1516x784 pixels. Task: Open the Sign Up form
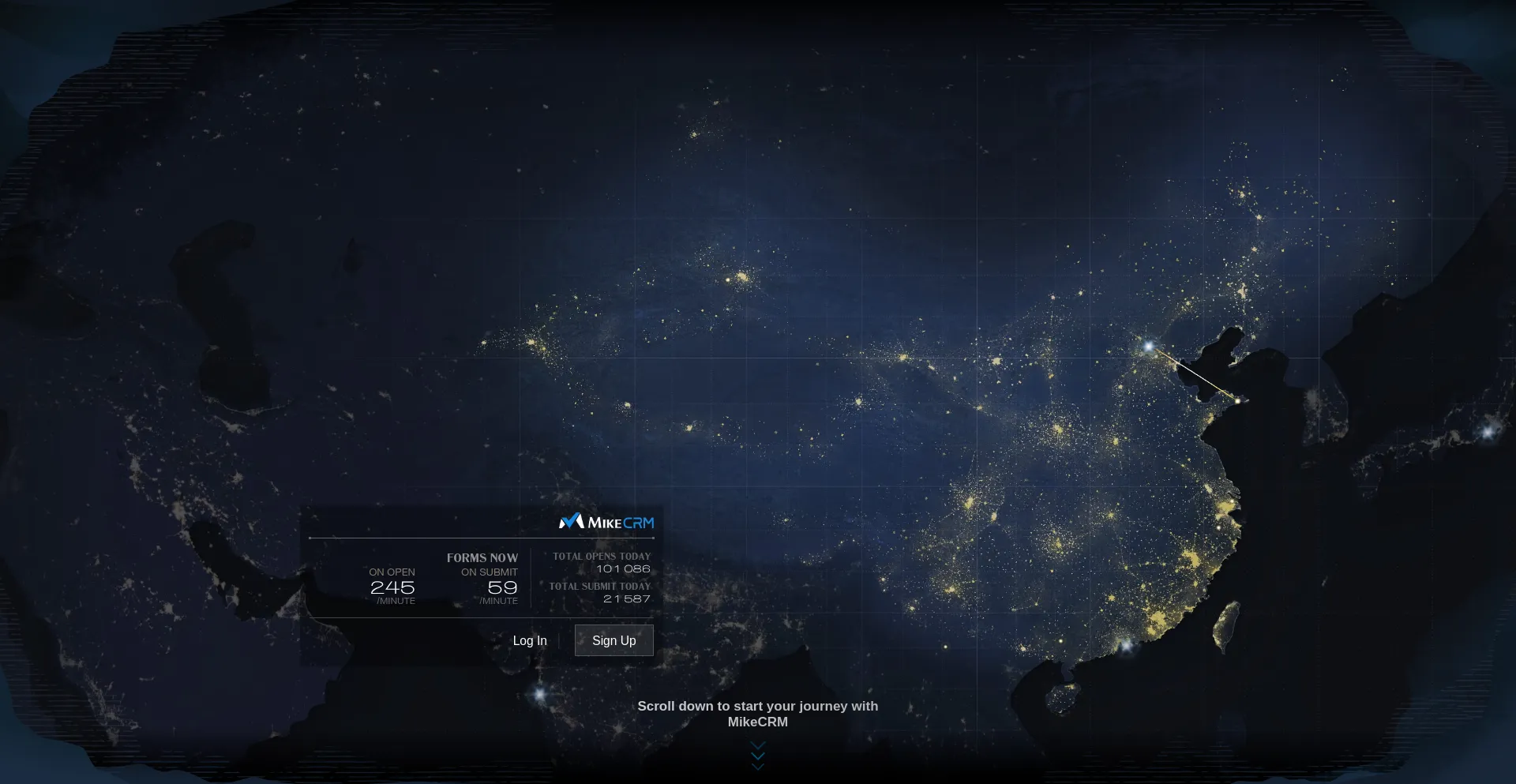614,640
